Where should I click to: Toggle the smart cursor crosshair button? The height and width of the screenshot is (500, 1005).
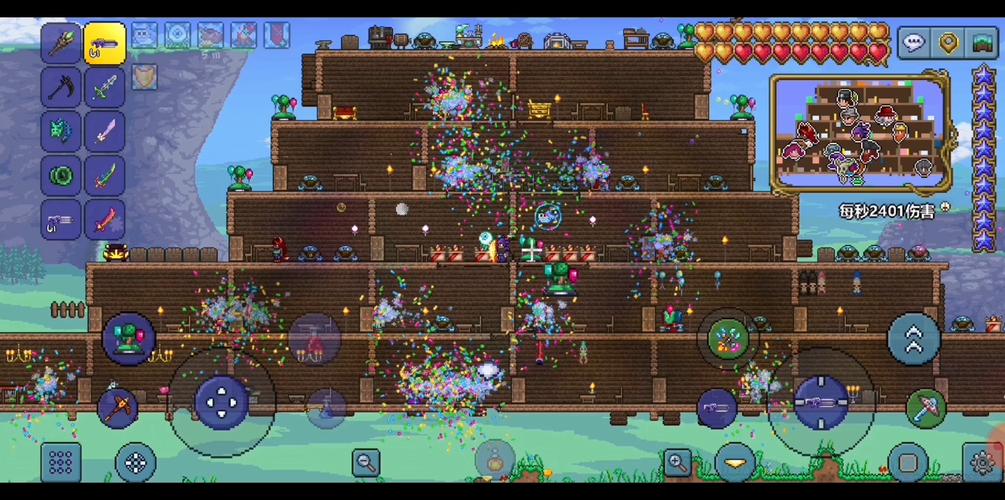pyautogui.click(x=136, y=463)
